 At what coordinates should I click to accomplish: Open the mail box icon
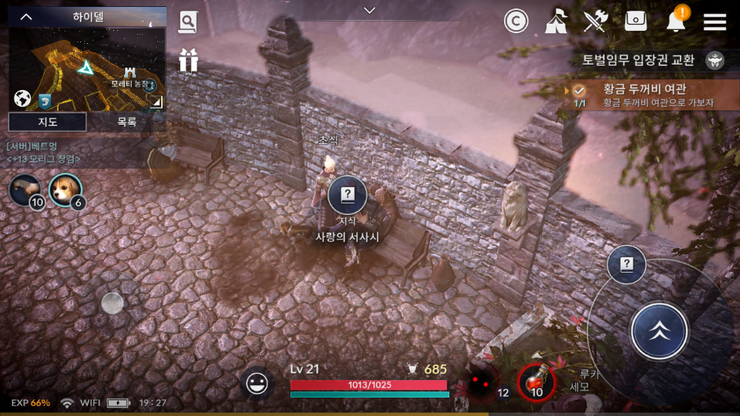636,21
